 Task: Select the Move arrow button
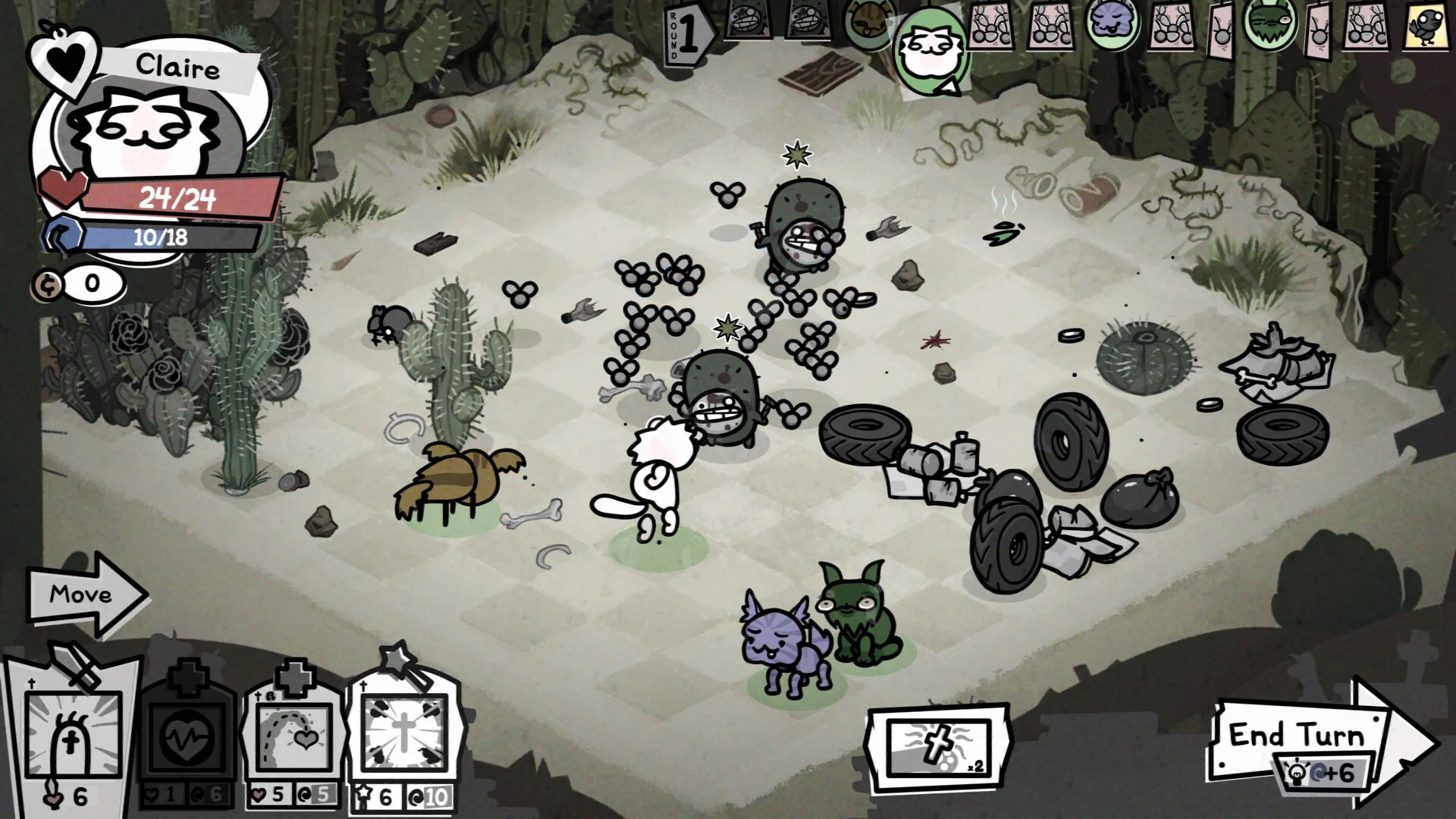[x=83, y=595]
